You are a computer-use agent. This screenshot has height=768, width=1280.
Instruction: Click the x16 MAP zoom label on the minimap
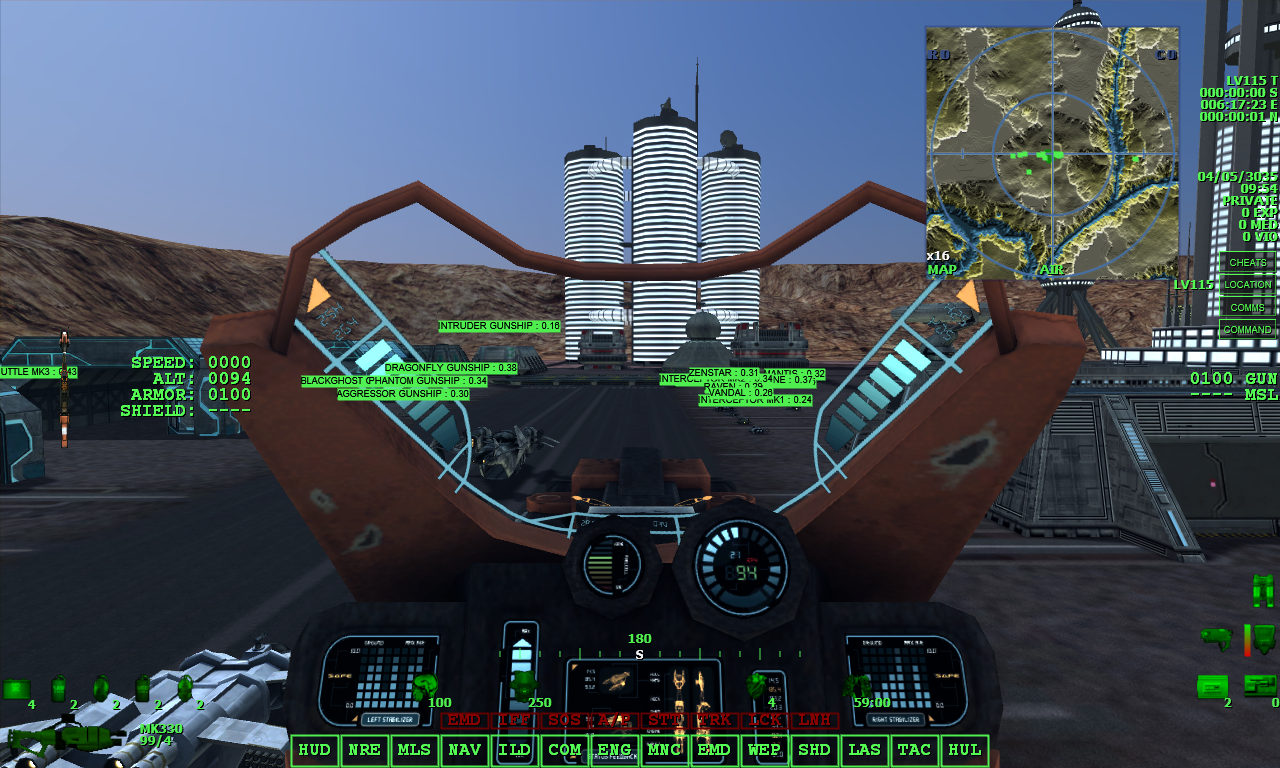click(938, 262)
